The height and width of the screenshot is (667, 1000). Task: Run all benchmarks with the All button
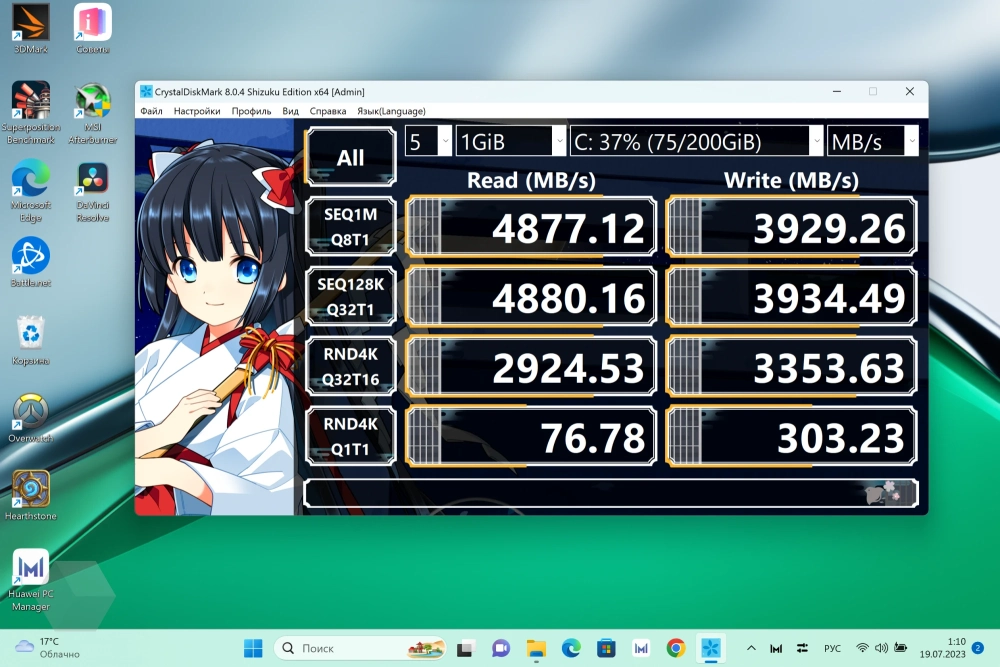tap(350, 157)
